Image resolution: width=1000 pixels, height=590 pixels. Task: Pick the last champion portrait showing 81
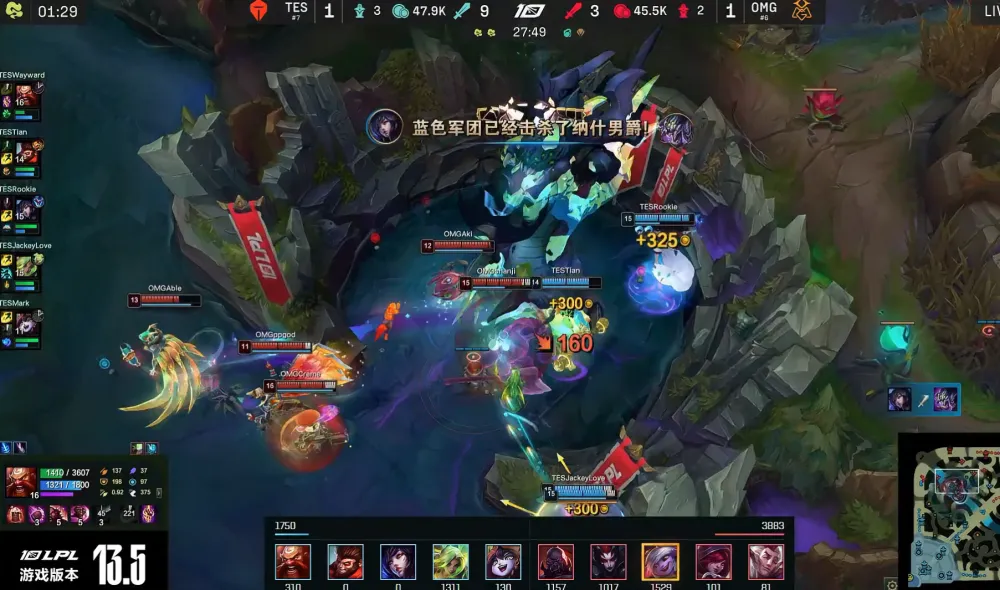pyautogui.click(x=767, y=562)
